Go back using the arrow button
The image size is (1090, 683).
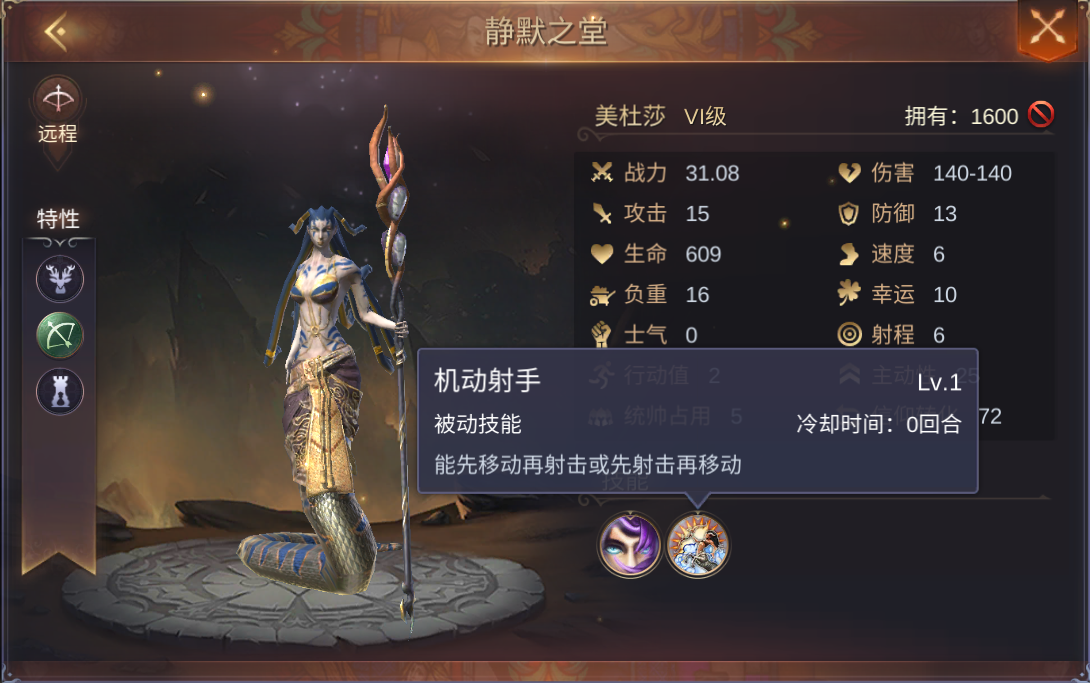(x=56, y=33)
